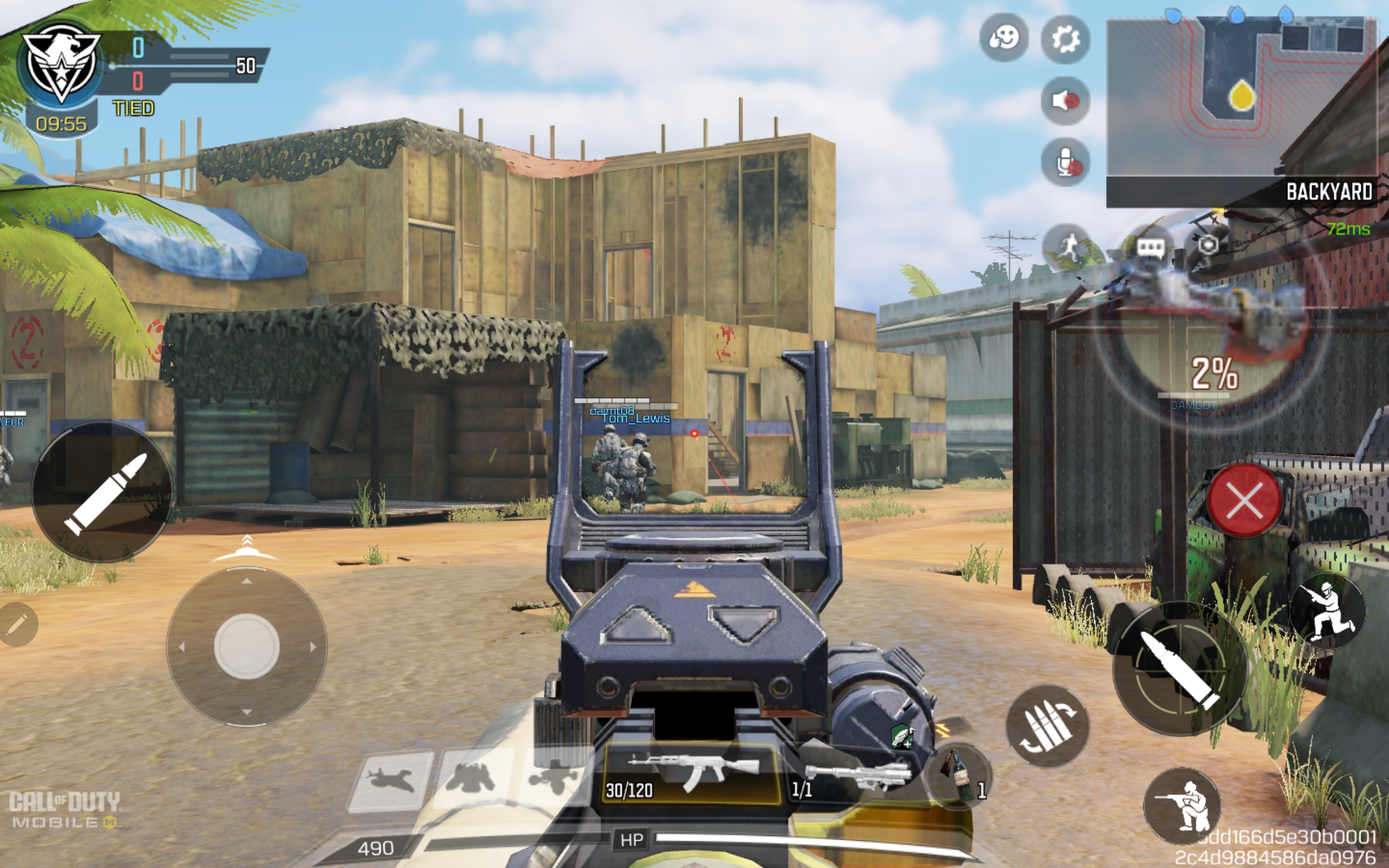The width and height of the screenshot is (1389, 868).
Task: Open the settings gear menu
Action: (x=1065, y=39)
